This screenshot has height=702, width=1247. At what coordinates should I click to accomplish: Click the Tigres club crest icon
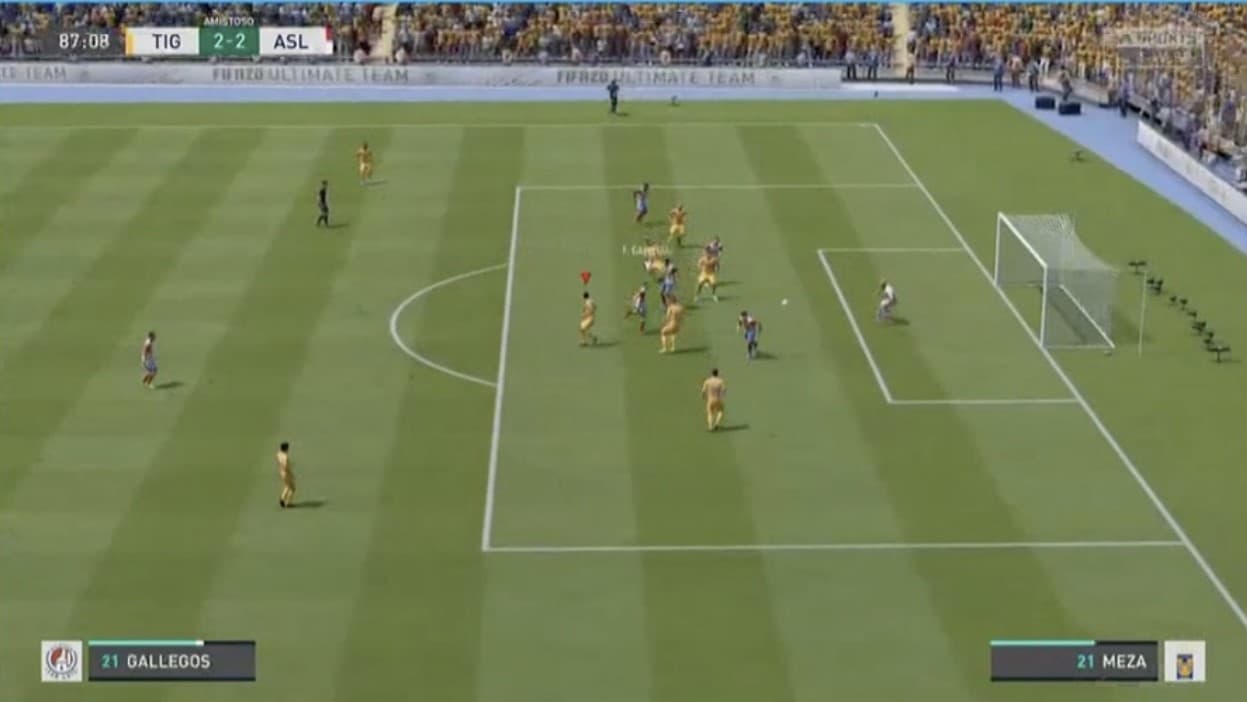pyautogui.click(x=1184, y=661)
